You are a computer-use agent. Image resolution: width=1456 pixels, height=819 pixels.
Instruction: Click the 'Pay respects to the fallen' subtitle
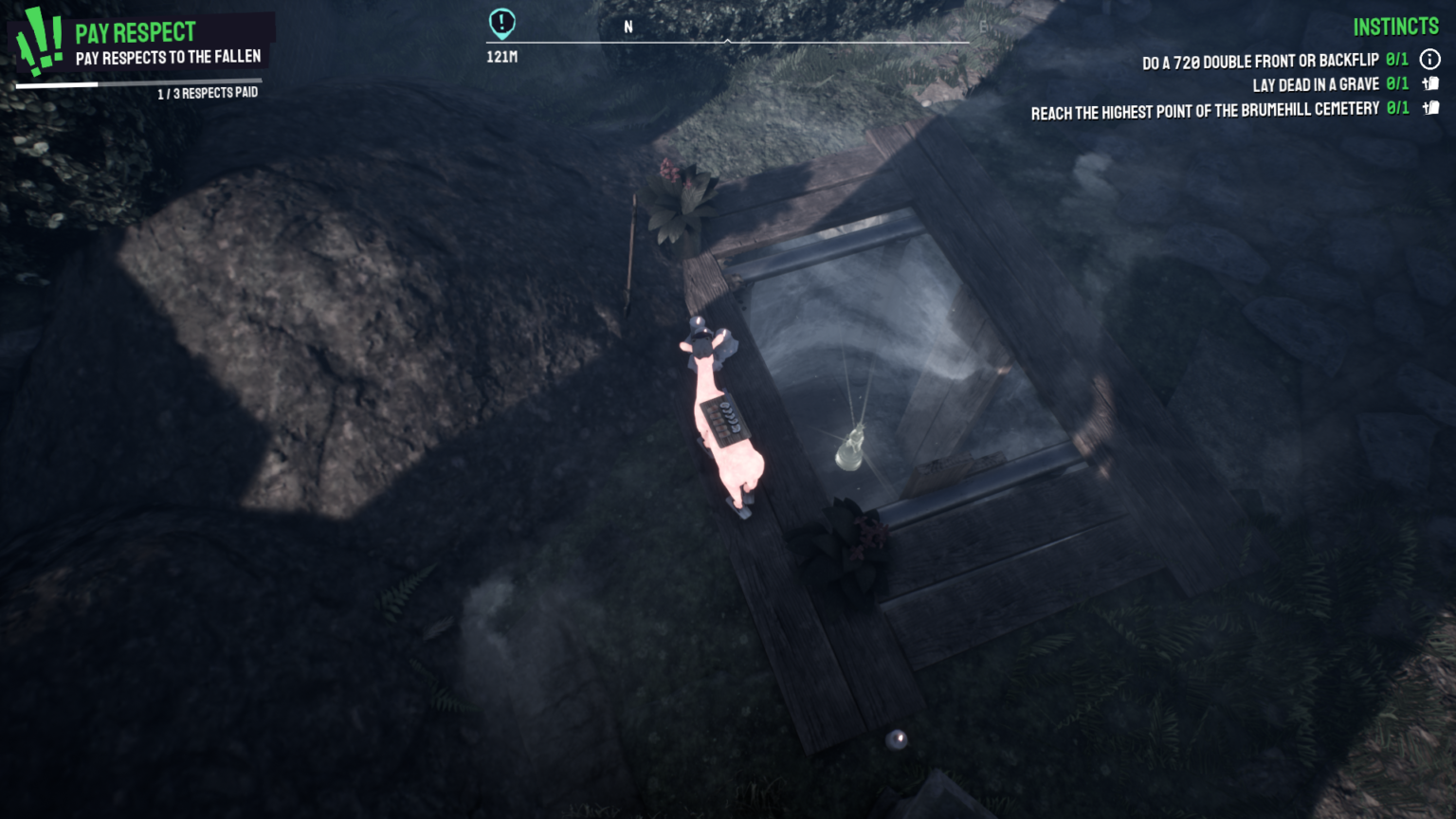point(168,56)
